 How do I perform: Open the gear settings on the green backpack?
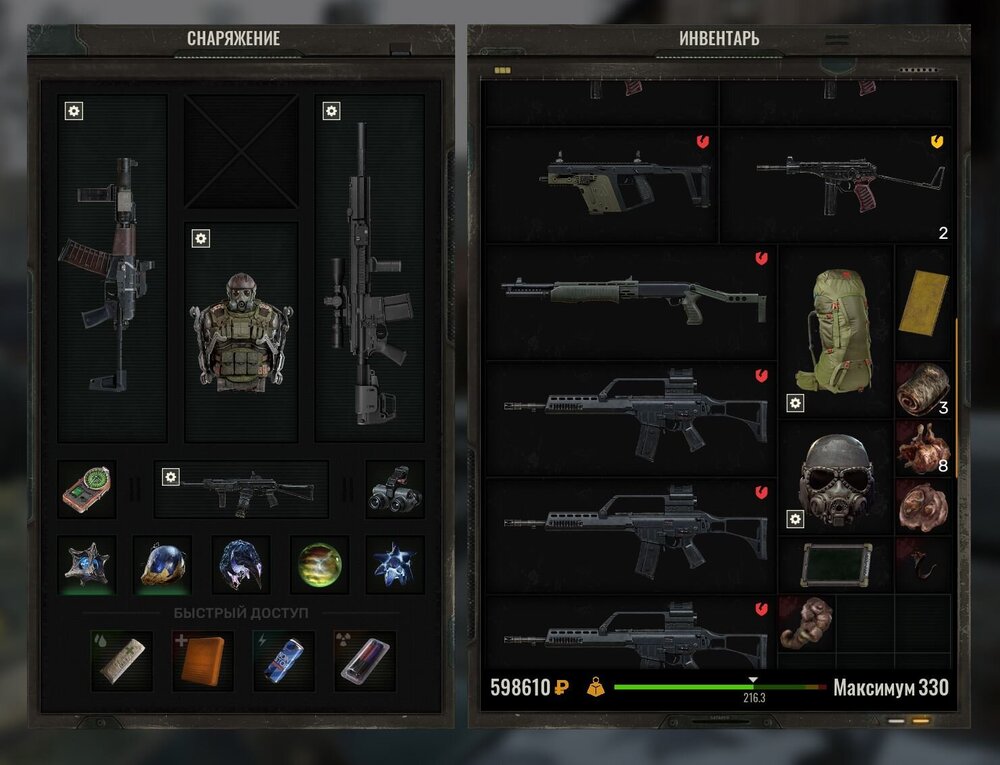[795, 402]
